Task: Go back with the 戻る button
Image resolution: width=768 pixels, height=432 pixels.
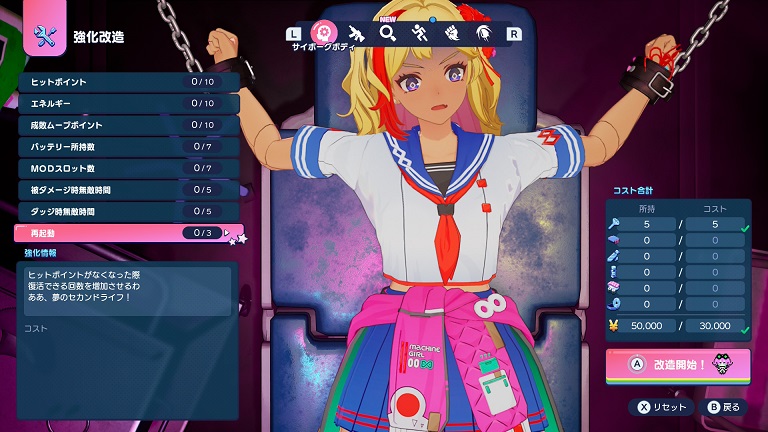Action: tap(724, 407)
